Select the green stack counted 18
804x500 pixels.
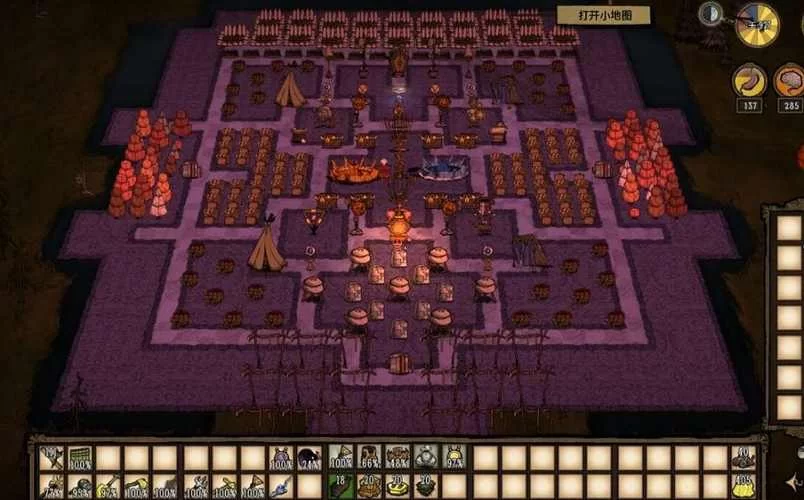click(340, 486)
